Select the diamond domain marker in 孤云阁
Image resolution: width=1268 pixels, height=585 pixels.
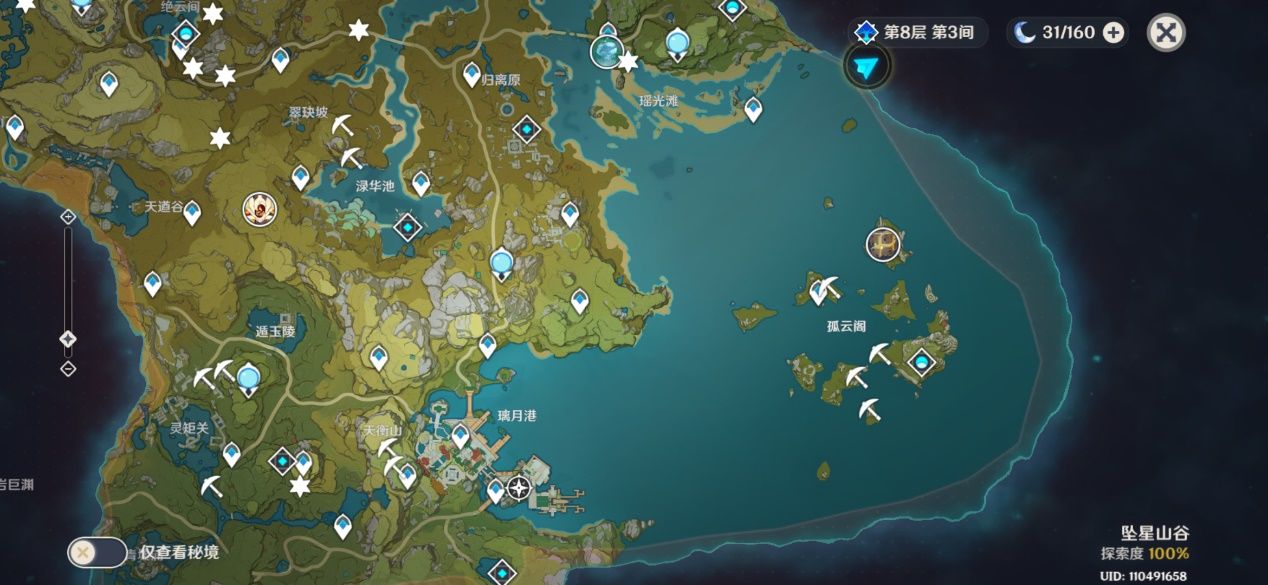[920, 362]
